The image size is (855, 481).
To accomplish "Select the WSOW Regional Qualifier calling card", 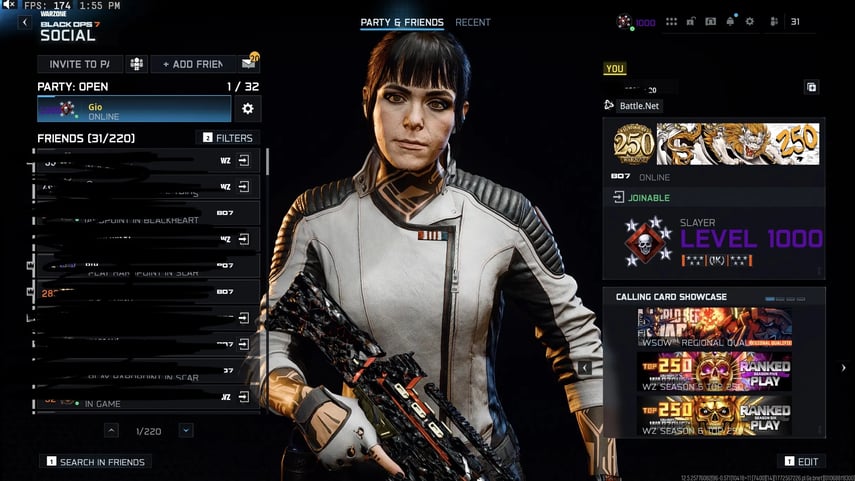I will pos(714,328).
